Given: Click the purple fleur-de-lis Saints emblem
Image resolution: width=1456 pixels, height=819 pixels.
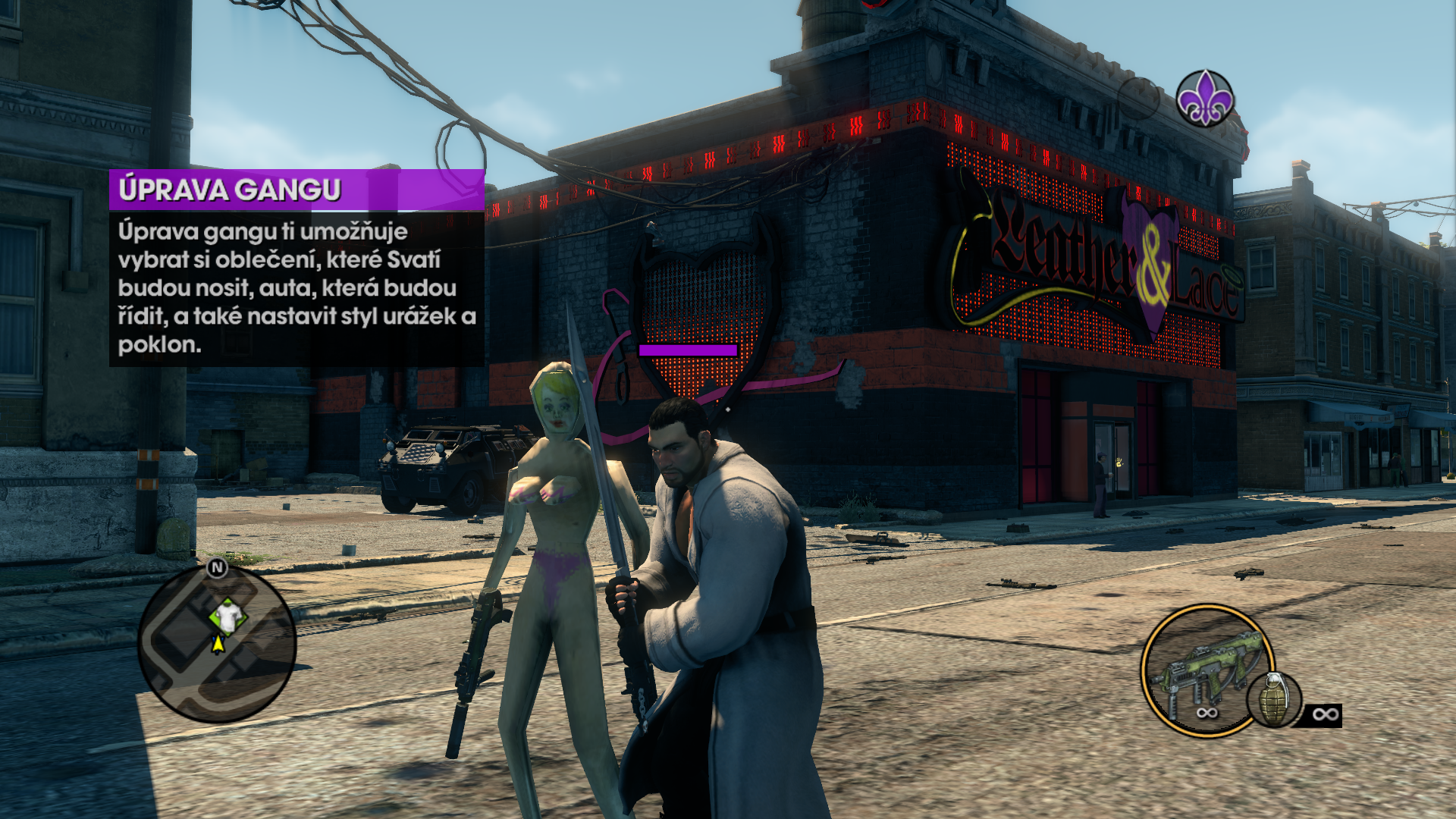Looking at the screenshot, I should click(1204, 99).
